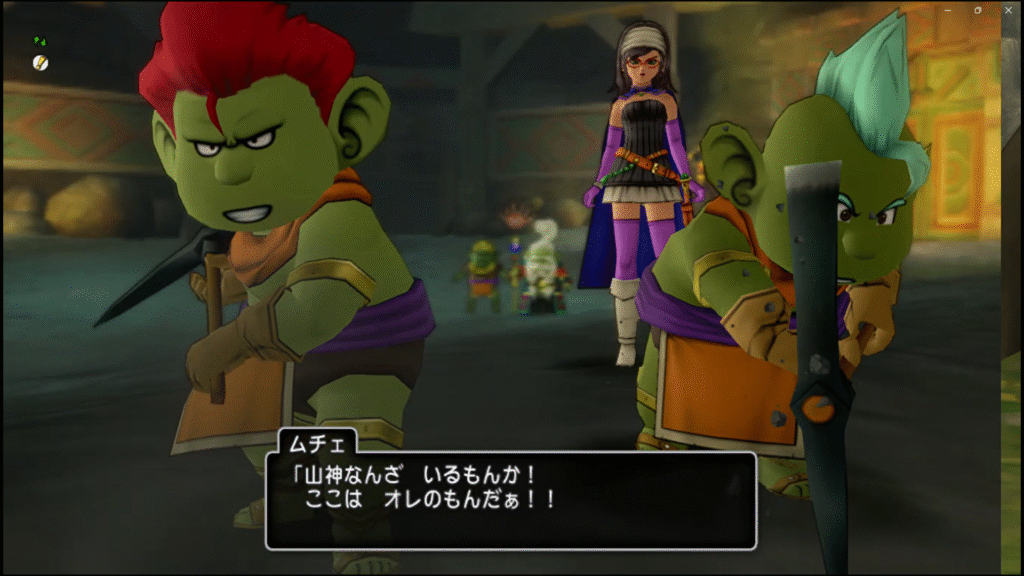Click the green arrows connection status icon
This screenshot has height=576, width=1024.
(39, 41)
